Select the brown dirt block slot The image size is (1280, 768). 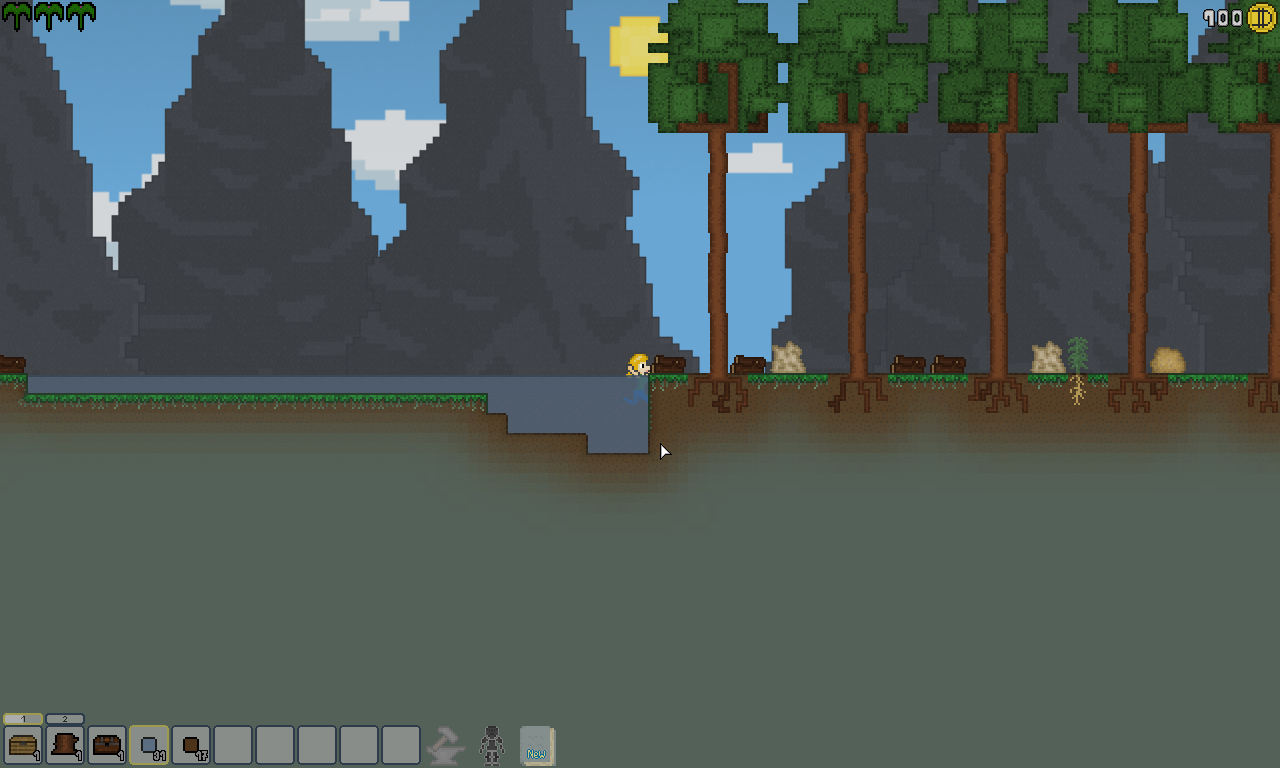coord(191,745)
